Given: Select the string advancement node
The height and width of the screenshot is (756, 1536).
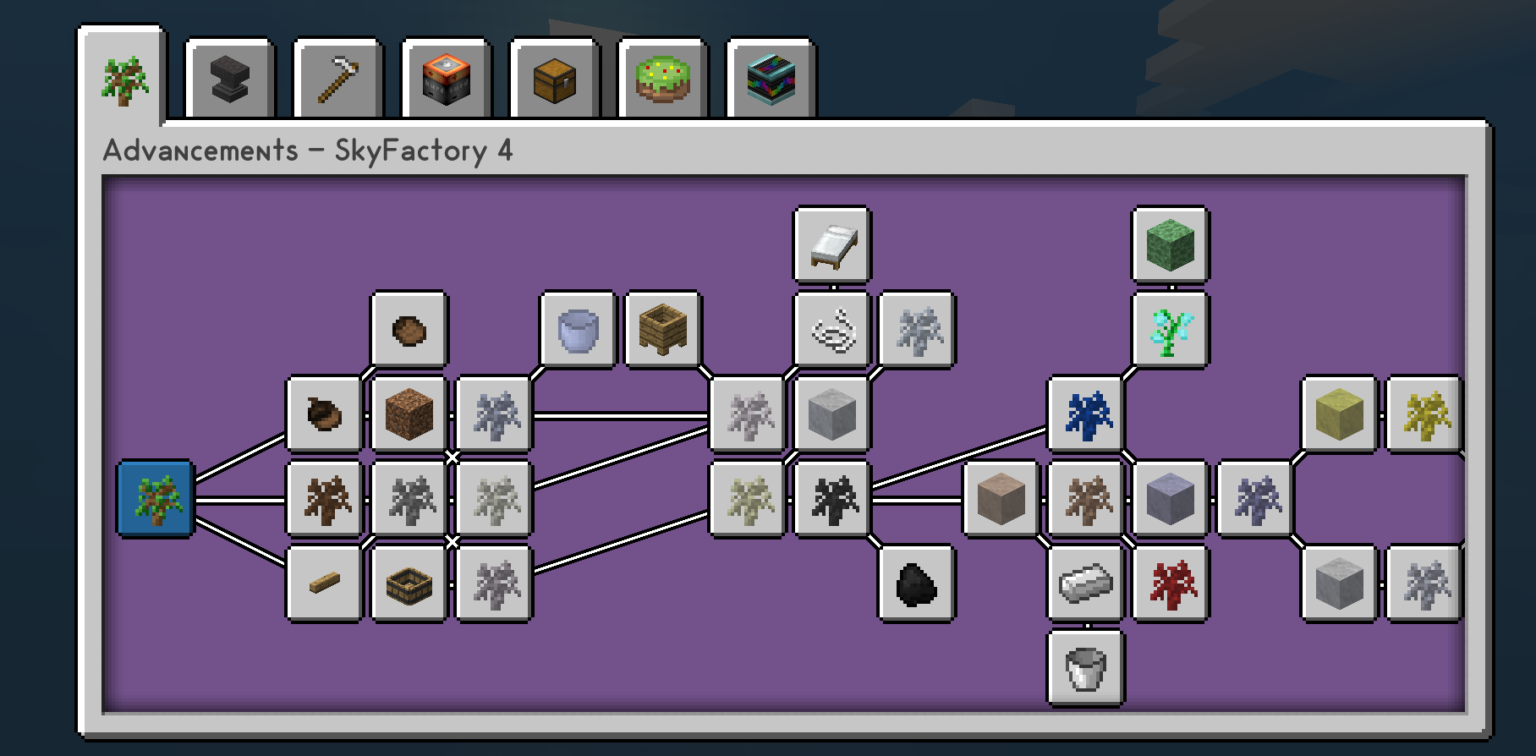Looking at the screenshot, I should point(832,330).
